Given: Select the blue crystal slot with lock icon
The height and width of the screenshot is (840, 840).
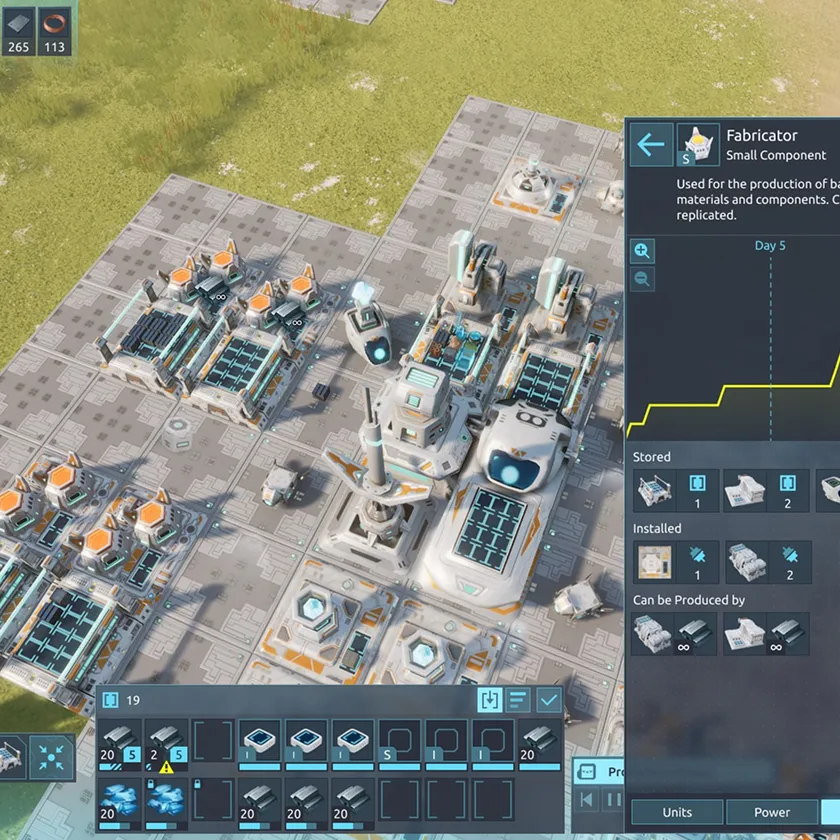Looking at the screenshot, I should 165,802.
